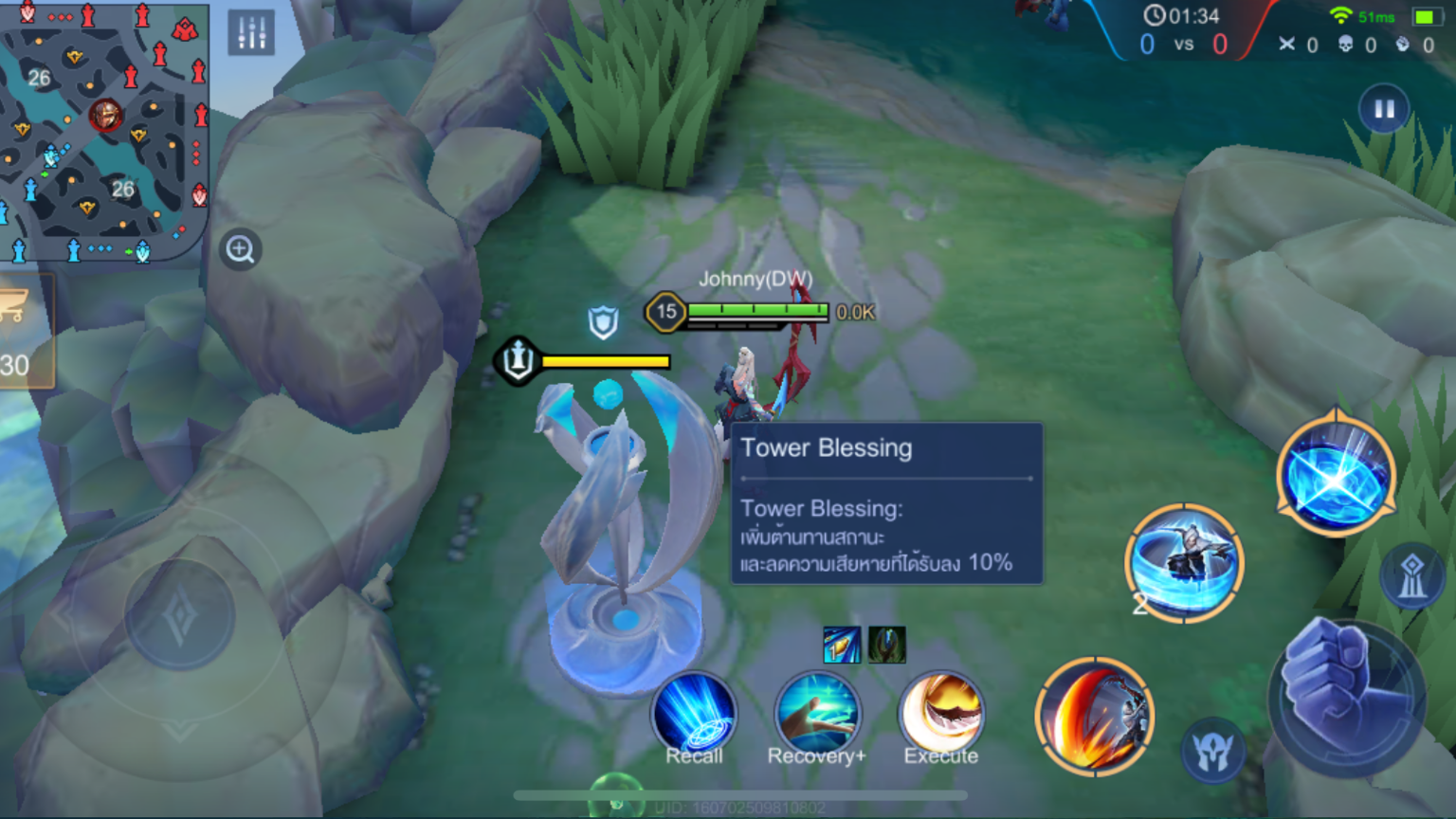This screenshot has height=819, width=1456.
Task: Tap the Tower Blessing shield icon
Action: [603, 322]
